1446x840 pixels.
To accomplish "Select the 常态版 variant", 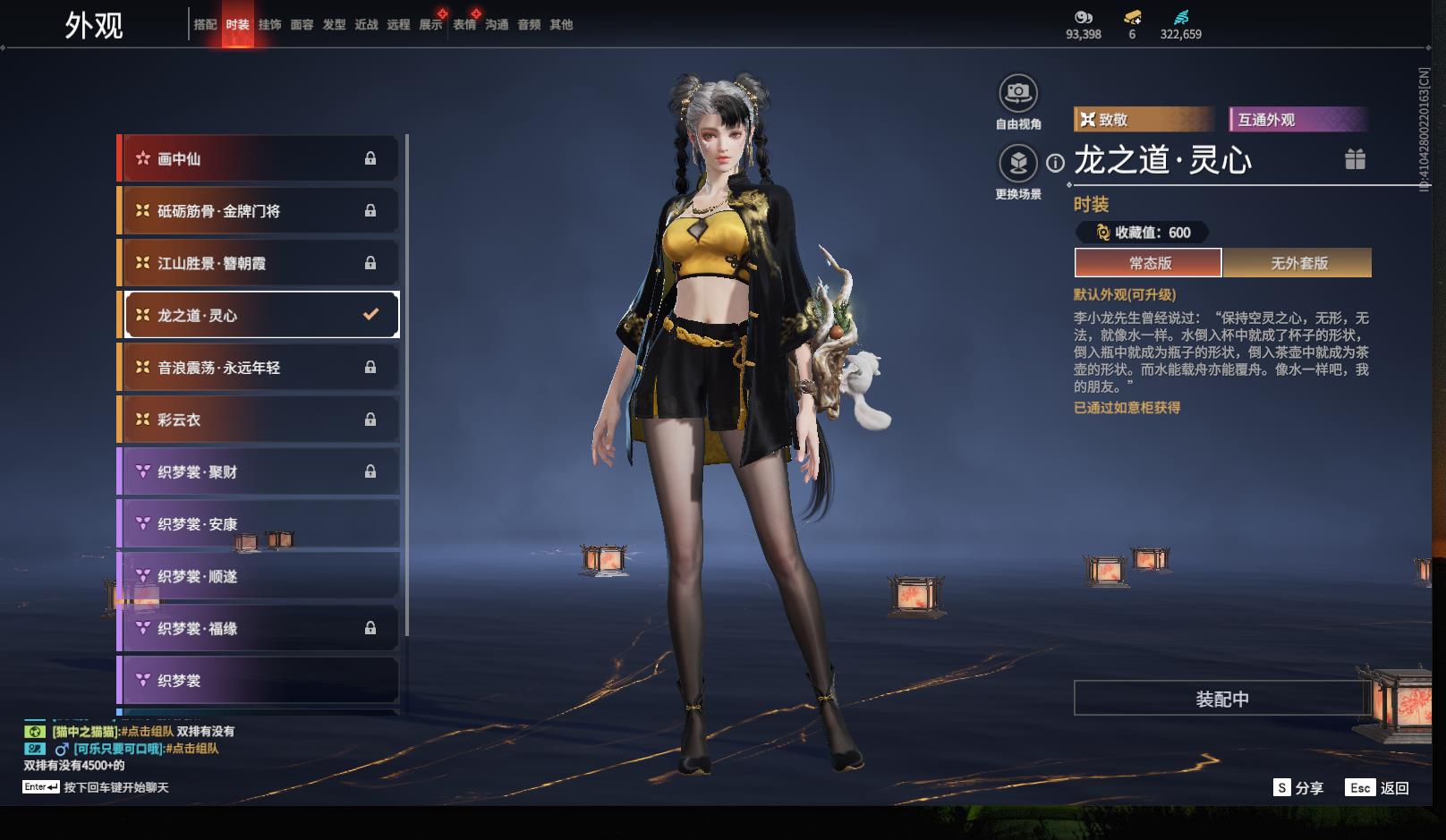I will [x=1149, y=263].
